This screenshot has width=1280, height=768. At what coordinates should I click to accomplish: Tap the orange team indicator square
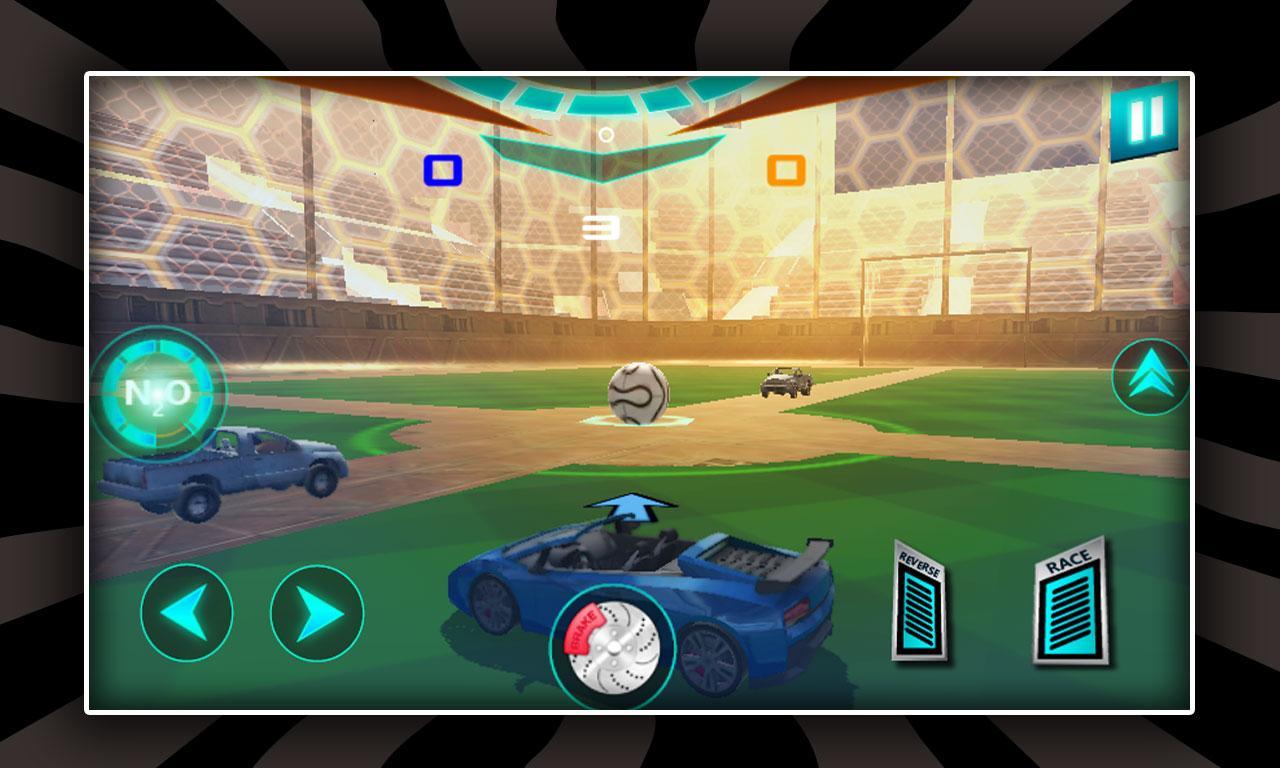click(786, 172)
